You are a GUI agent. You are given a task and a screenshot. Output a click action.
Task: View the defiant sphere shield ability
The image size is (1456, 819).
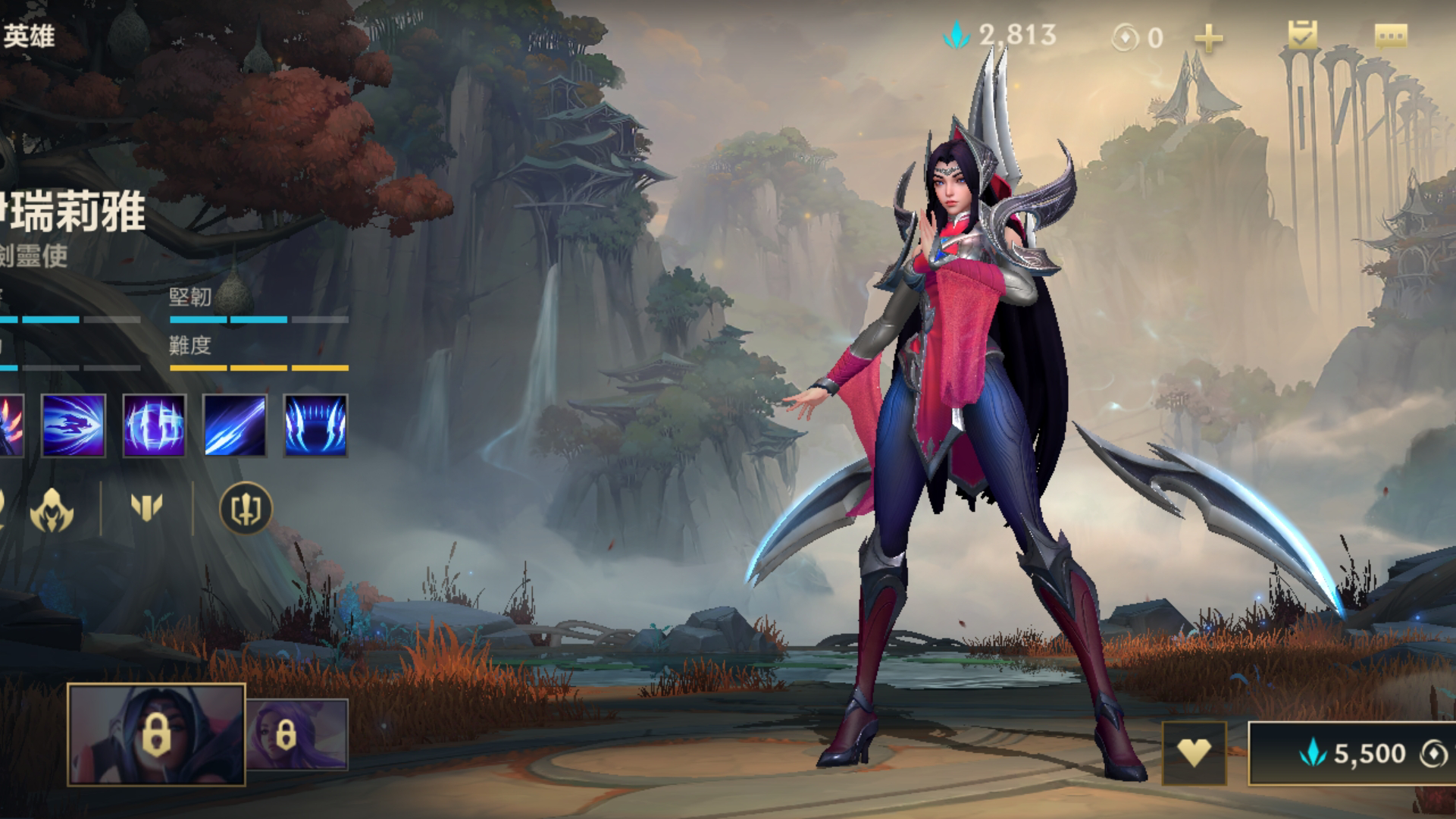(154, 425)
